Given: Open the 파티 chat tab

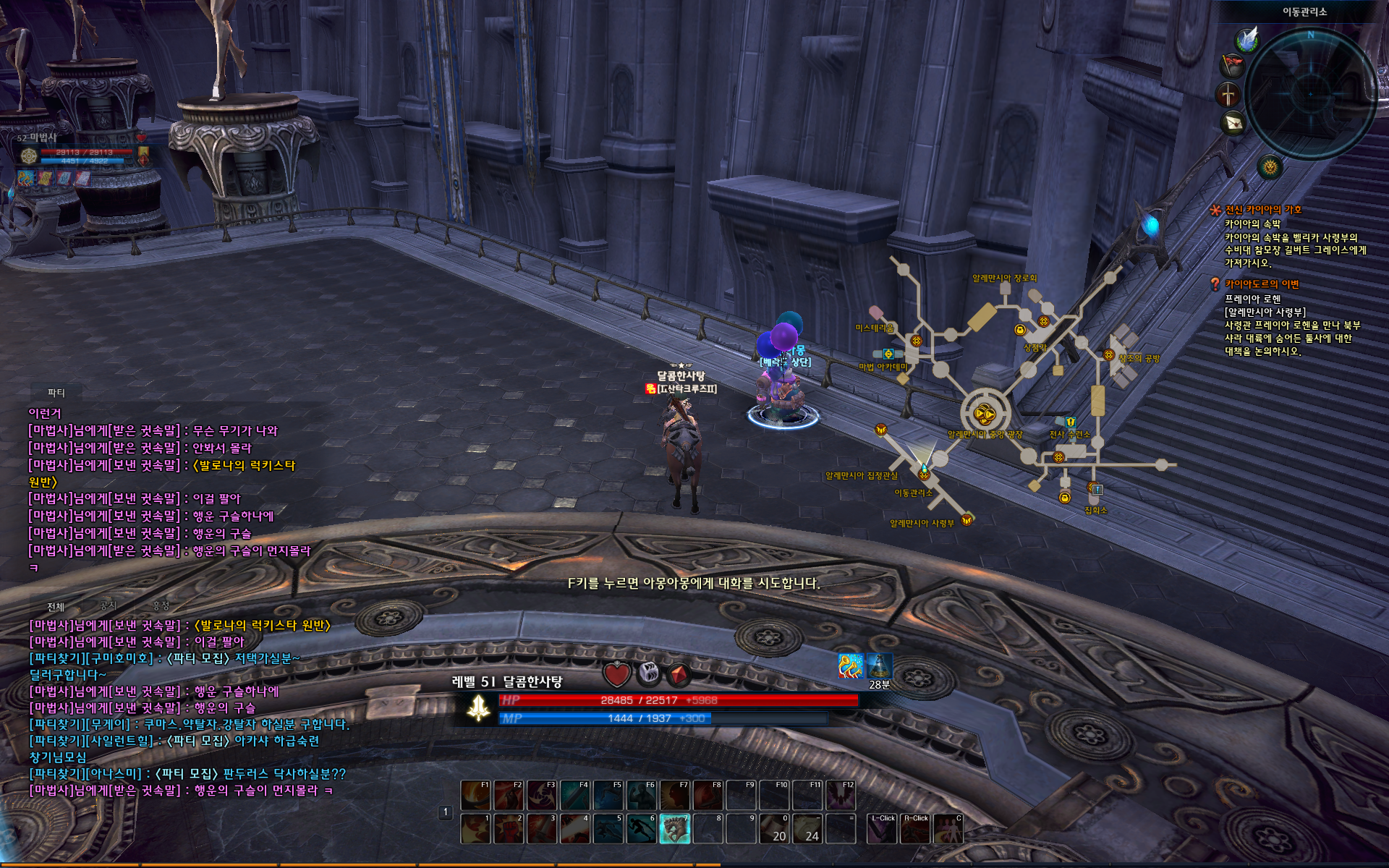Looking at the screenshot, I should pos(56,393).
